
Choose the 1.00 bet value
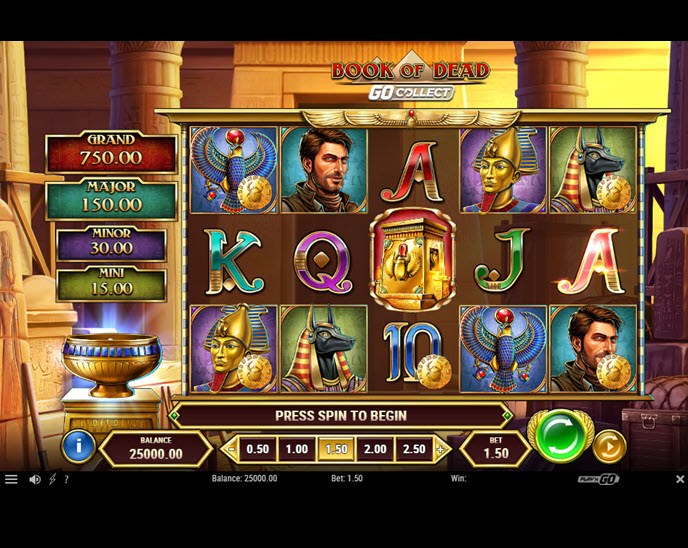pyautogui.click(x=296, y=450)
